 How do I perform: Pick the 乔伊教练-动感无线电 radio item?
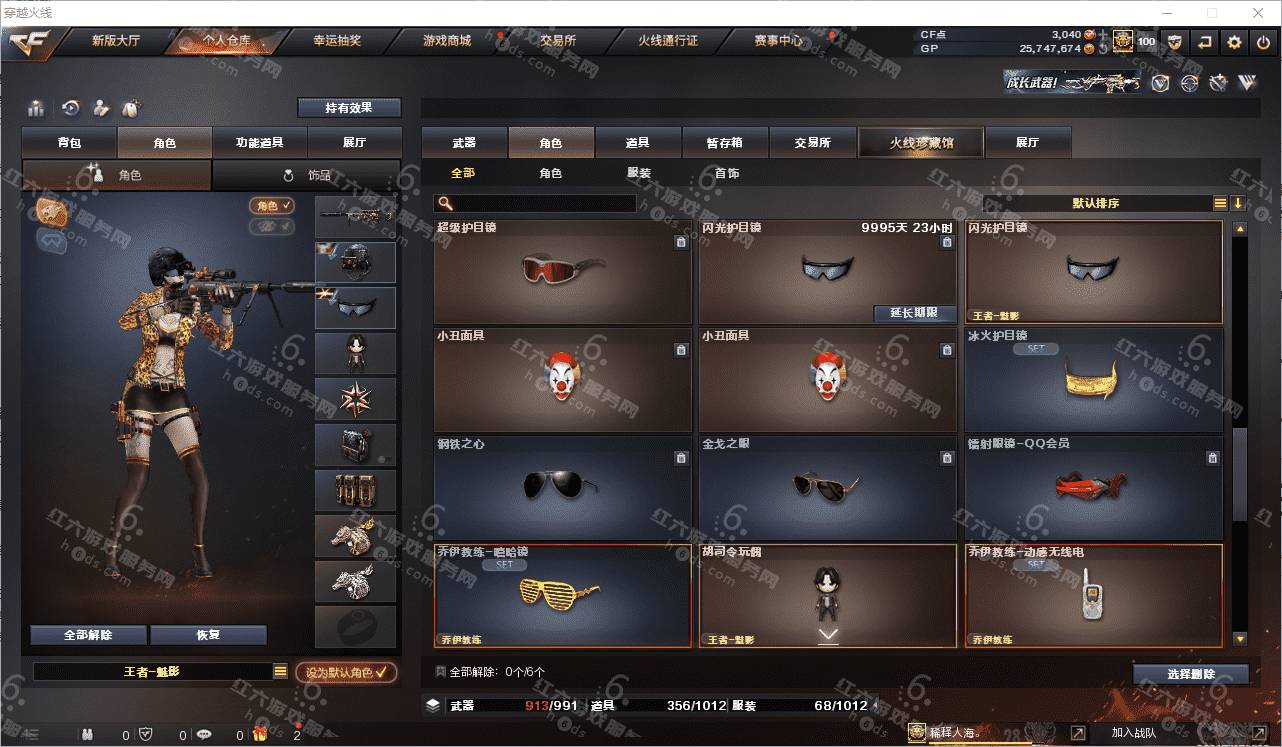[x=1092, y=595]
